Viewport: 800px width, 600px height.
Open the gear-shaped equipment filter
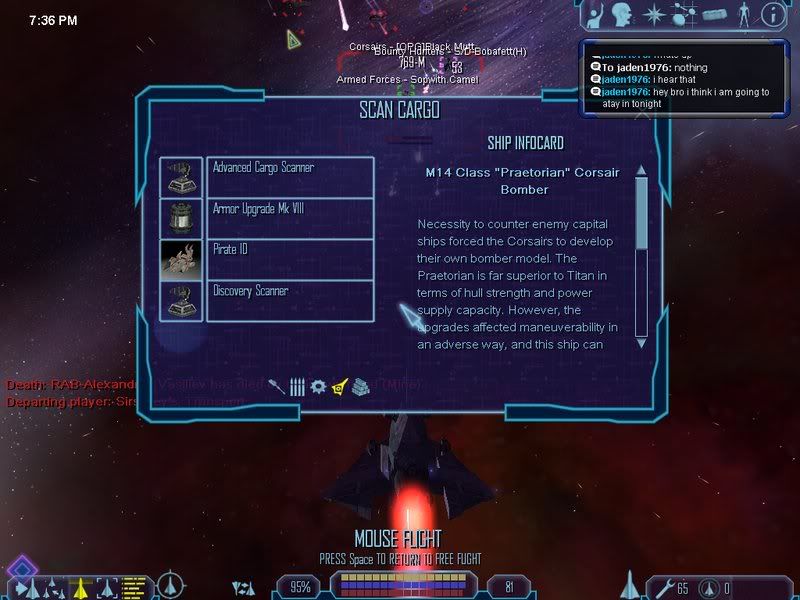coord(318,386)
